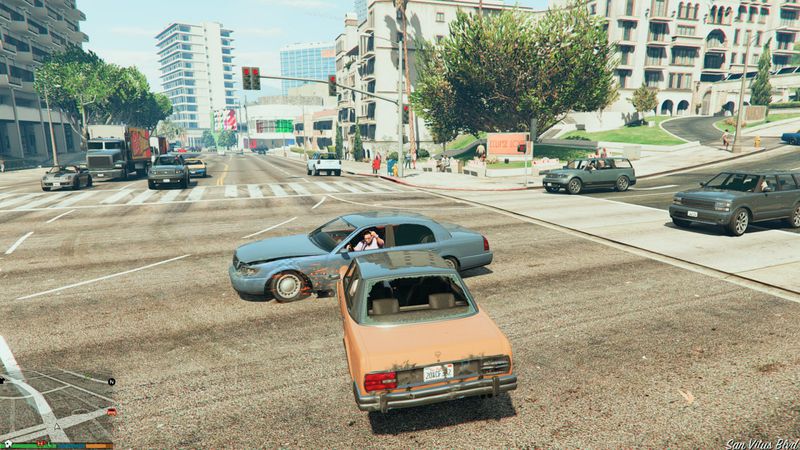Select the player arrow on the minimap
The image size is (800, 450).
[57, 427]
